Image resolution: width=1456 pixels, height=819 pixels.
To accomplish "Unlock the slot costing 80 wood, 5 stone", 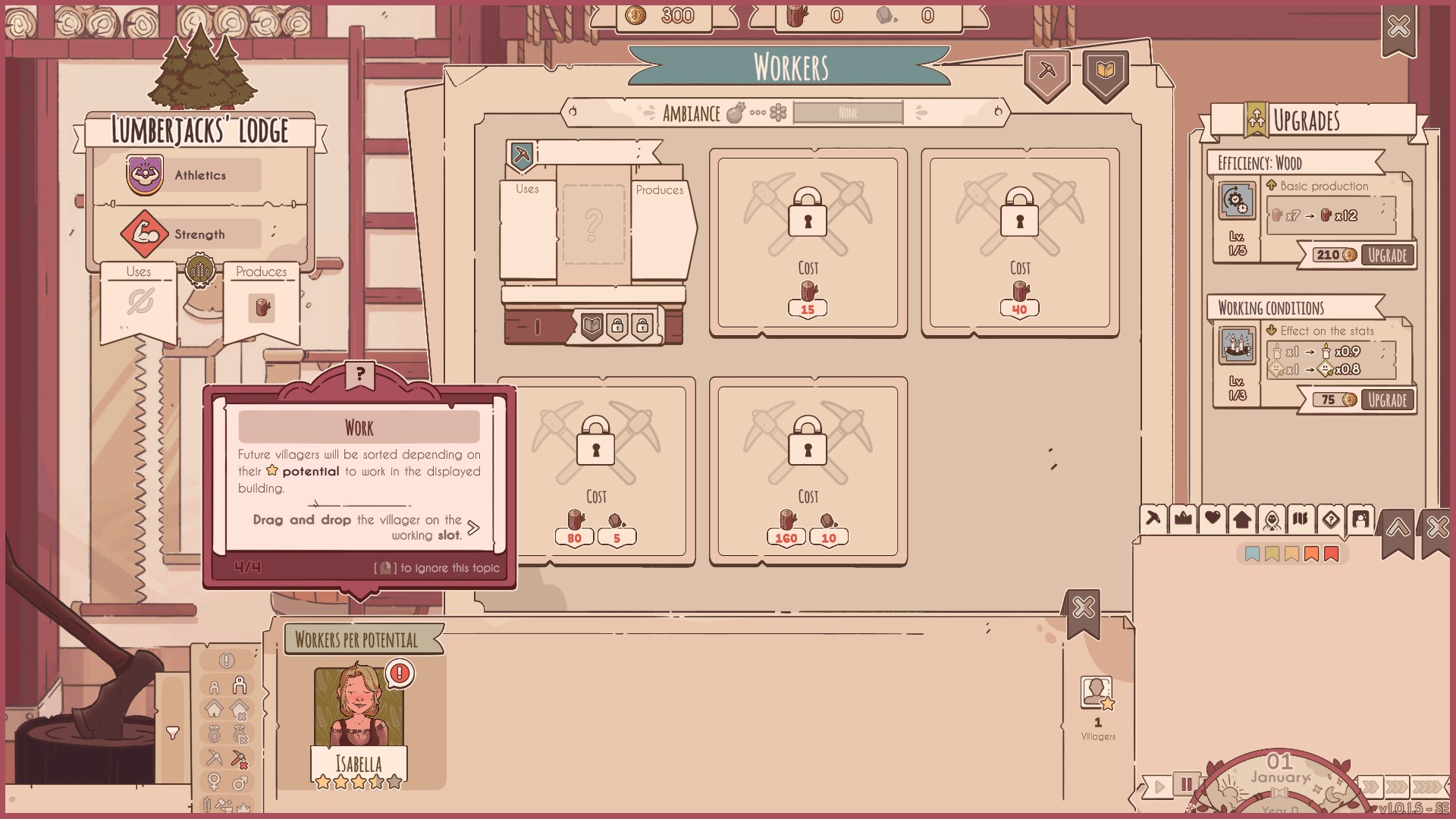I will pyautogui.click(x=596, y=470).
